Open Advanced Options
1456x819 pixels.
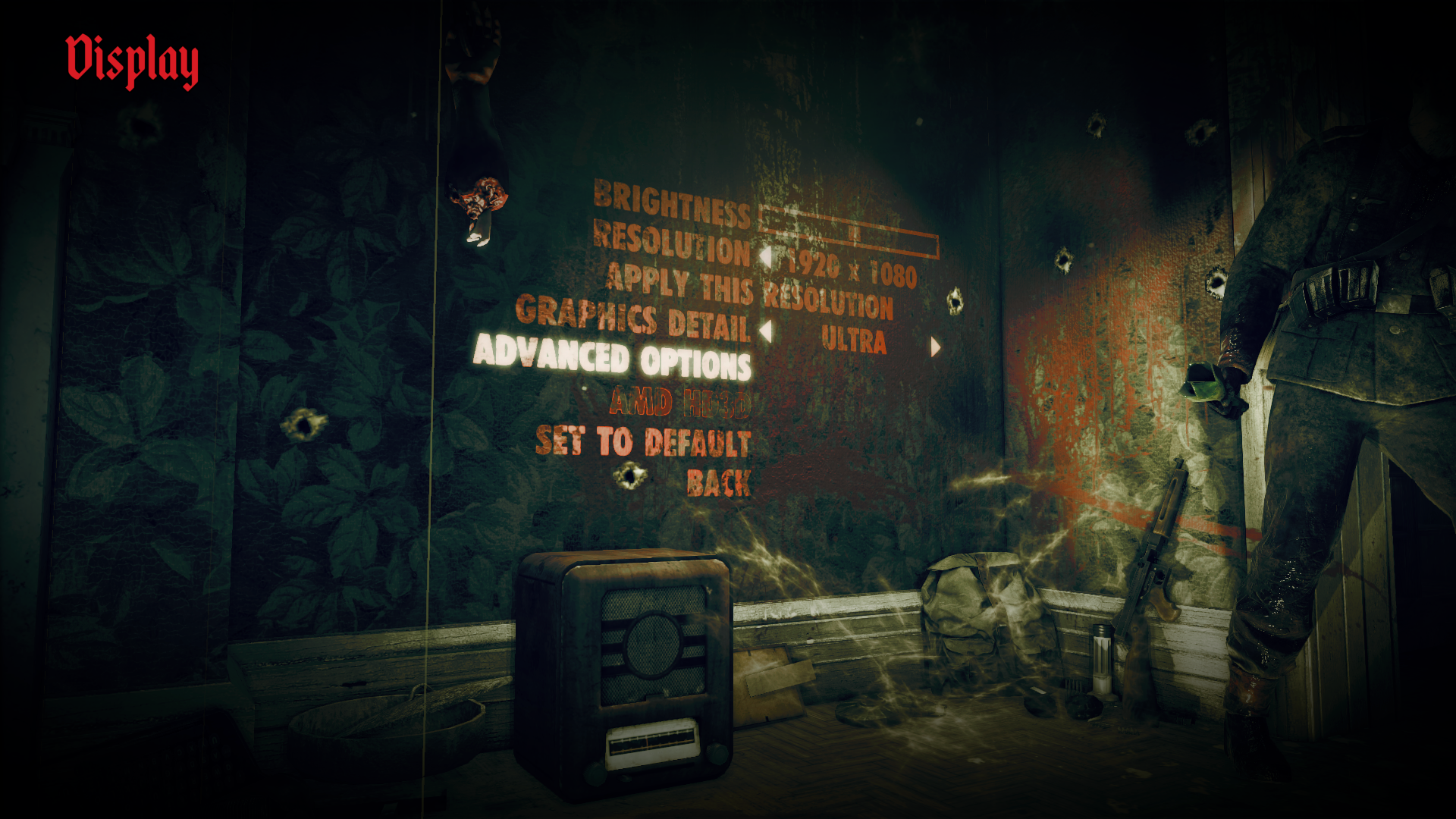coord(612,358)
